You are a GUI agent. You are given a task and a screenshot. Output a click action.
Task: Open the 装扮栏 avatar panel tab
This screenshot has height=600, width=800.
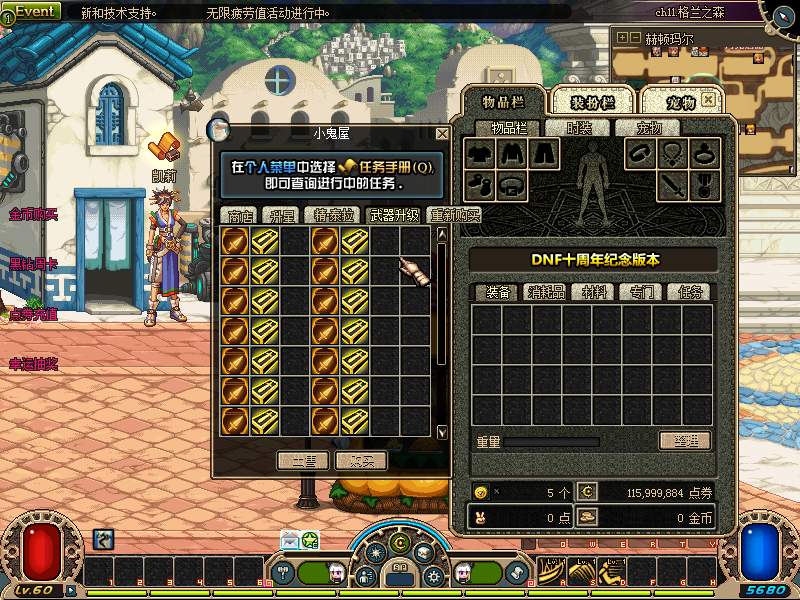[592, 102]
